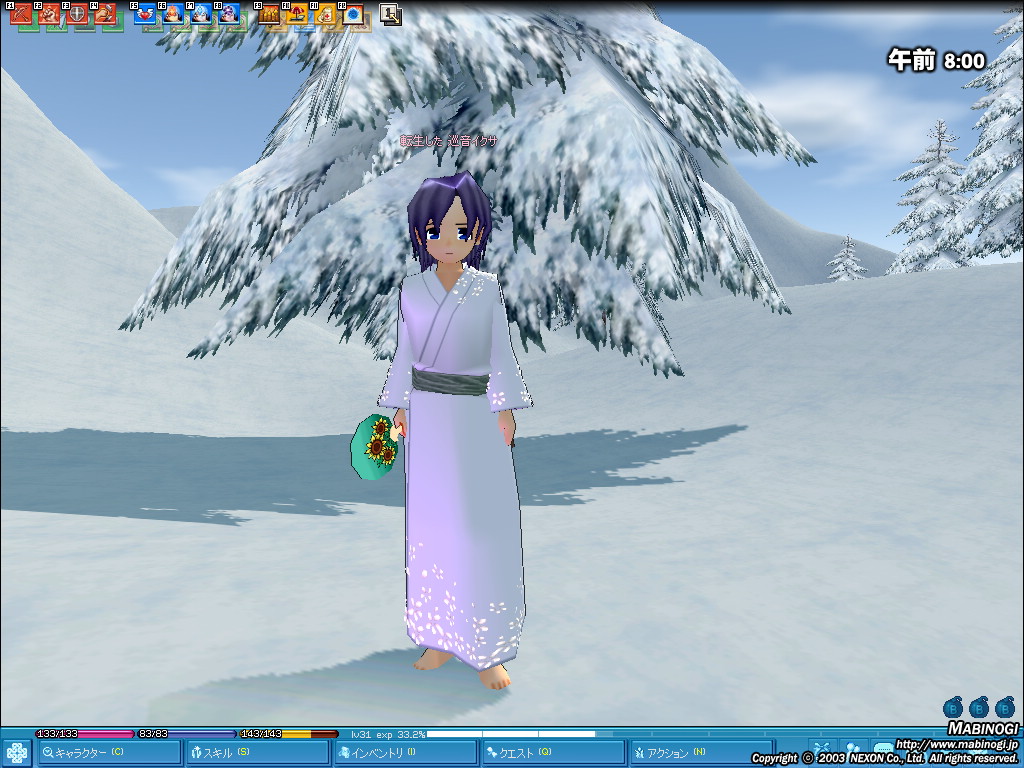Viewport: 1024px width, 768px height.
Task: Open the speech bubble chat button
Action: pyautogui.click(x=884, y=748)
